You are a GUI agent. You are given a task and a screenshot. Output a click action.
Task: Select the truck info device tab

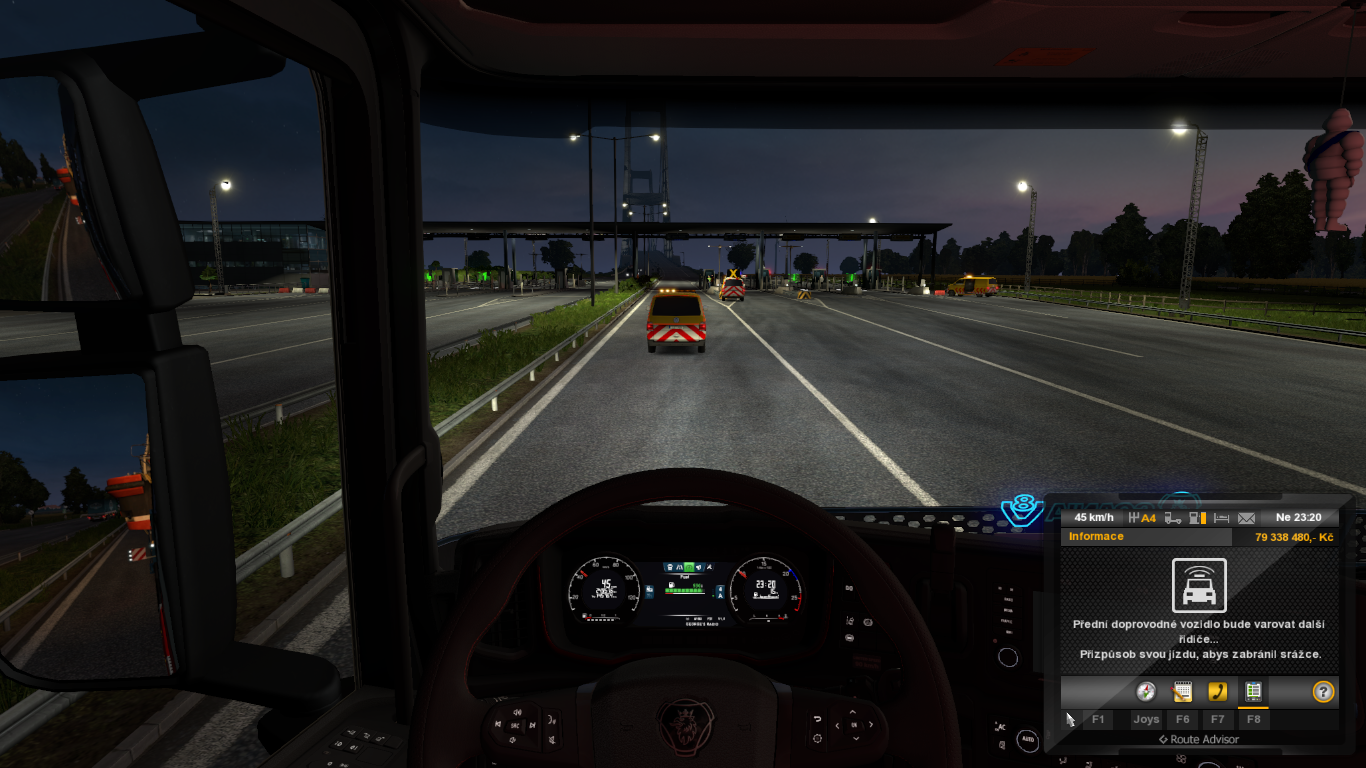pyautogui.click(x=1253, y=691)
